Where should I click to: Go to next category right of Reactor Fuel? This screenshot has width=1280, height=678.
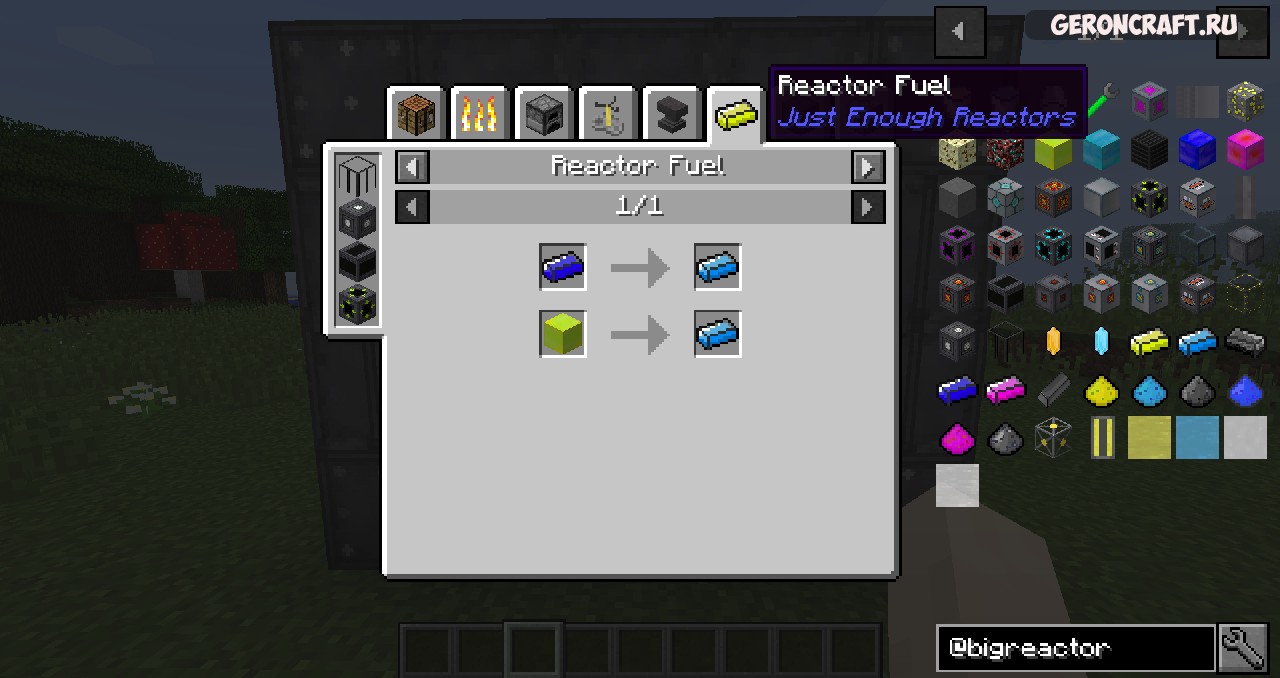click(867, 167)
